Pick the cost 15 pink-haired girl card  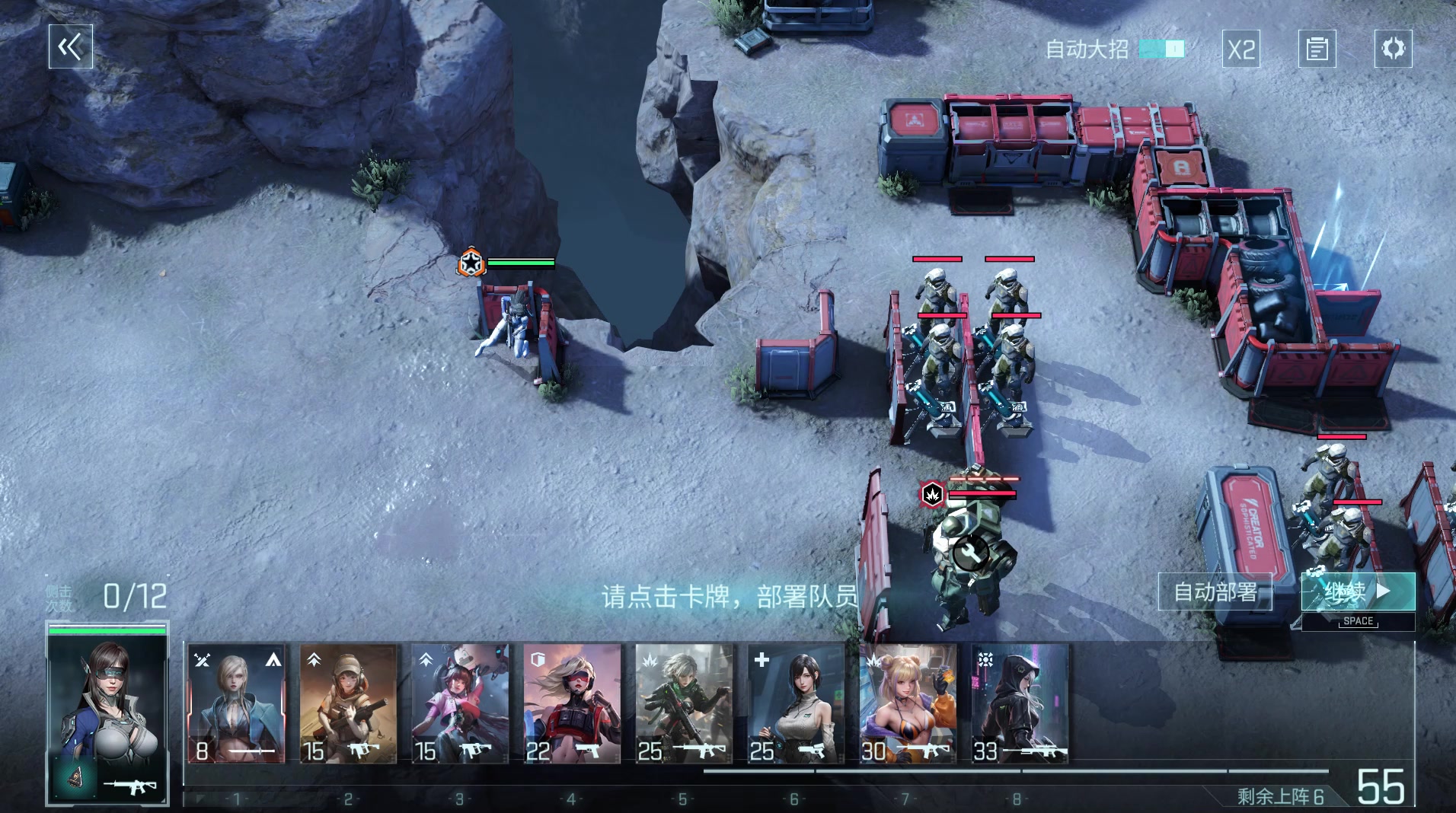(460, 703)
